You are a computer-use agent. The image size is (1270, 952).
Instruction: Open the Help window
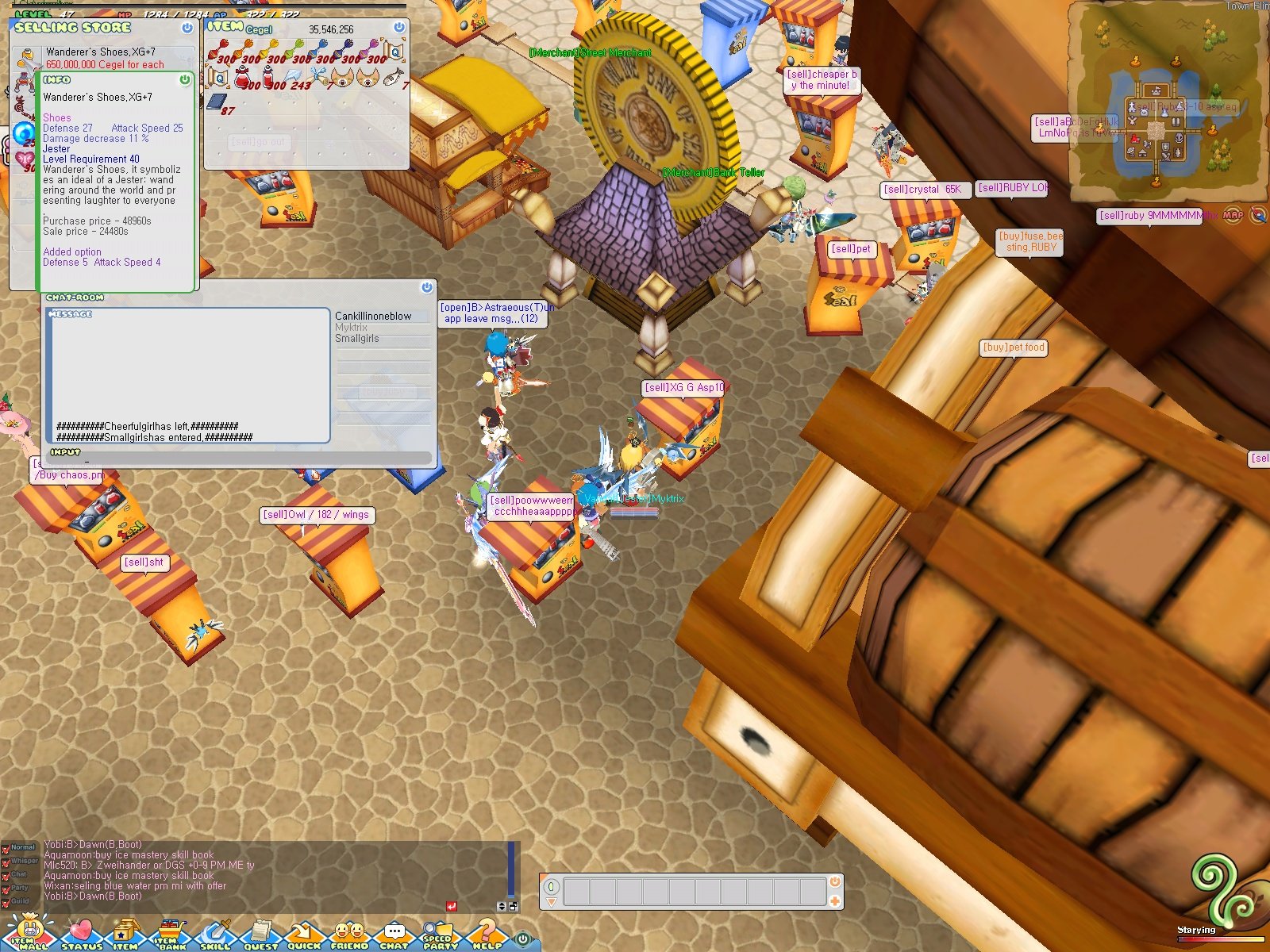point(487,935)
